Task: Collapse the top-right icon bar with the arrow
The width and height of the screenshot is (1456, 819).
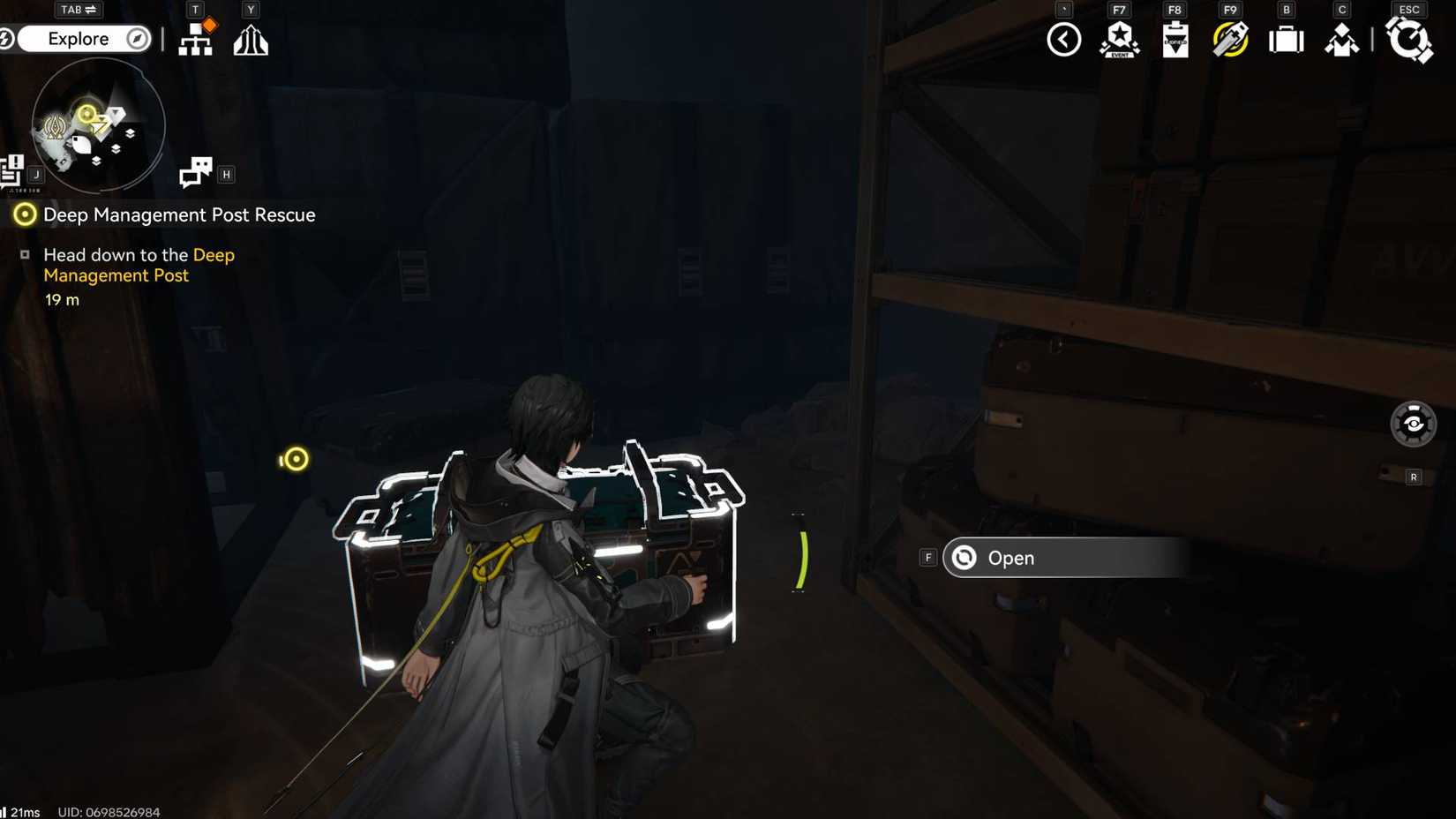Action: pos(1063,40)
